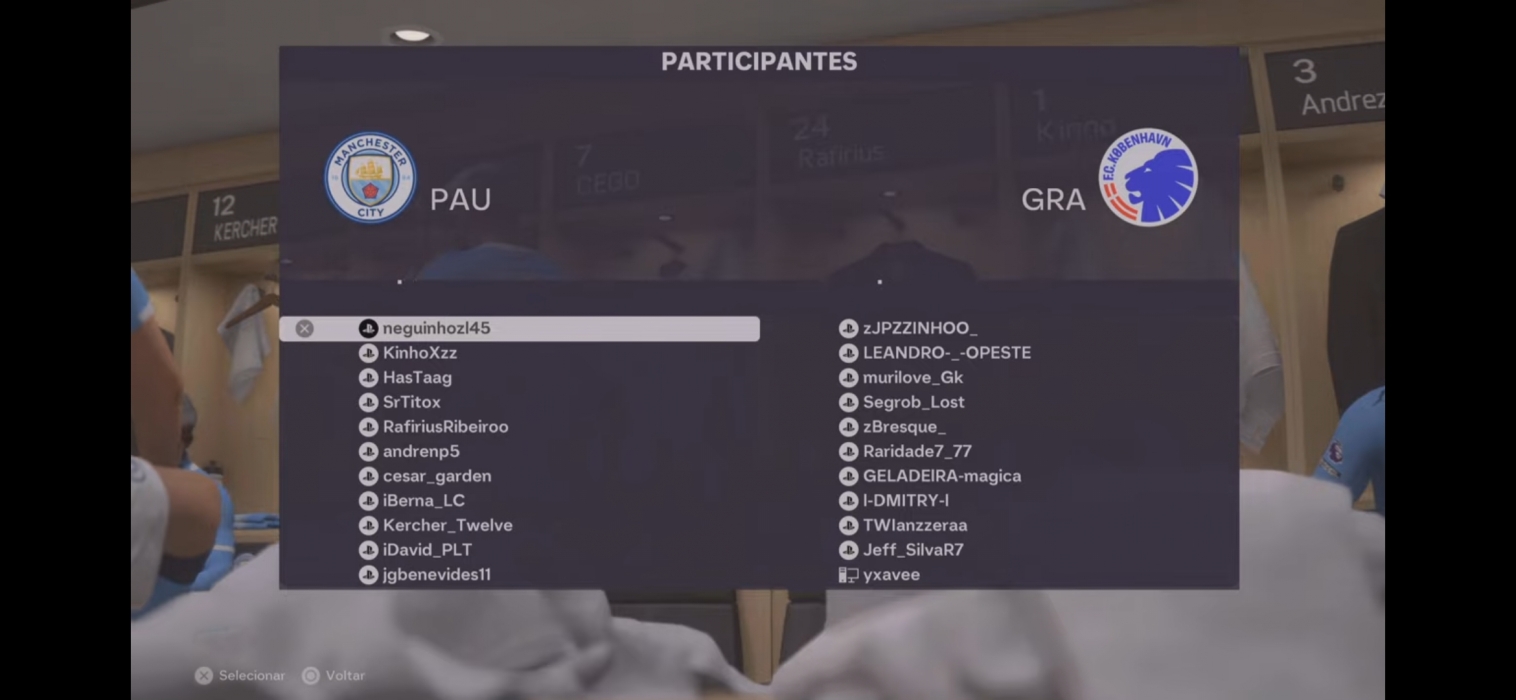This screenshot has width=1516, height=700.
Task: Choose iDavid_PLT from the list
Action: (427, 550)
